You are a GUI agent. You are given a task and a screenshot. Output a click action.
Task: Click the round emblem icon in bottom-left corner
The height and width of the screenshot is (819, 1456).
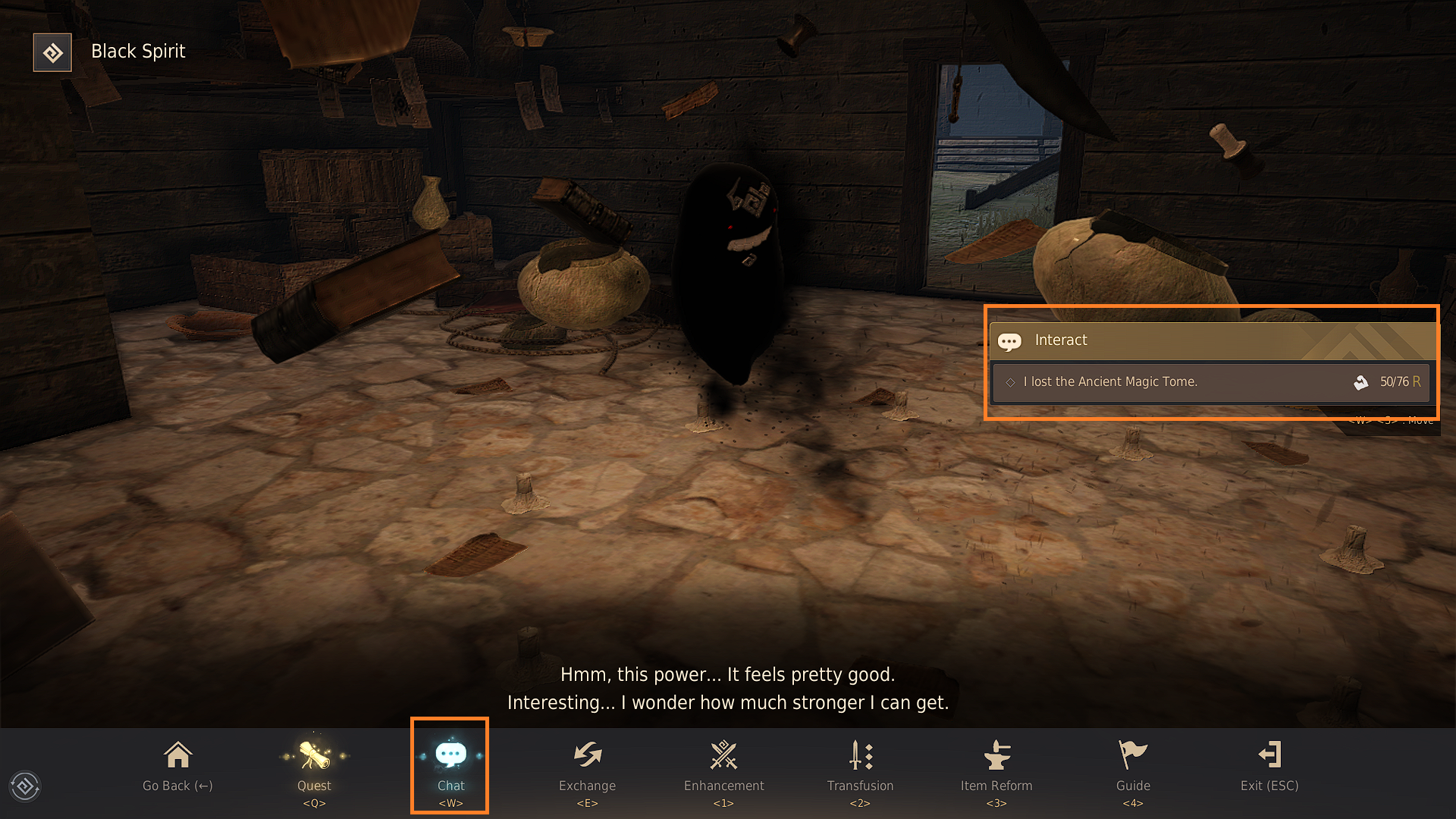pyautogui.click(x=25, y=786)
